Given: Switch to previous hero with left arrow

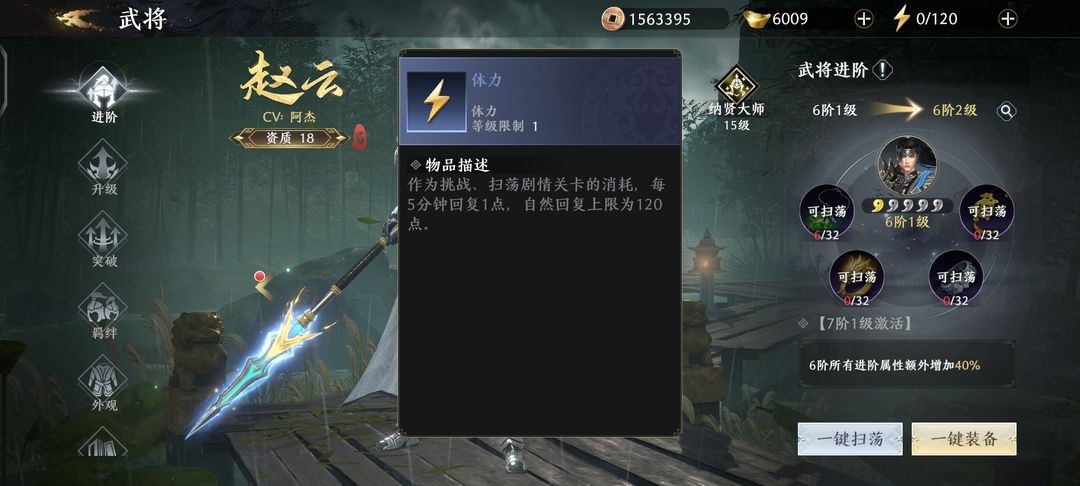Looking at the screenshot, I should 263,289.
